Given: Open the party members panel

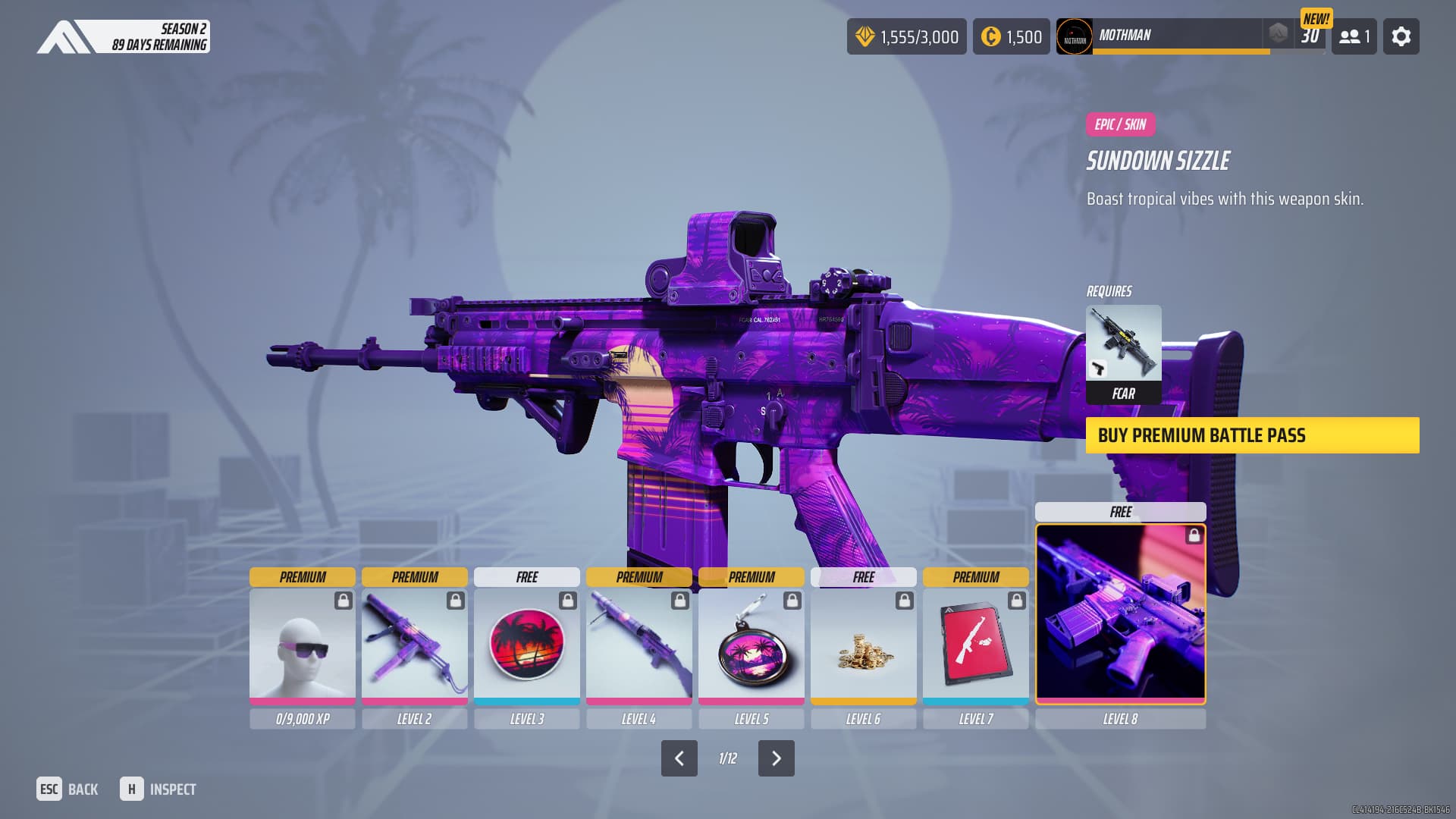Looking at the screenshot, I should coord(1354,36).
